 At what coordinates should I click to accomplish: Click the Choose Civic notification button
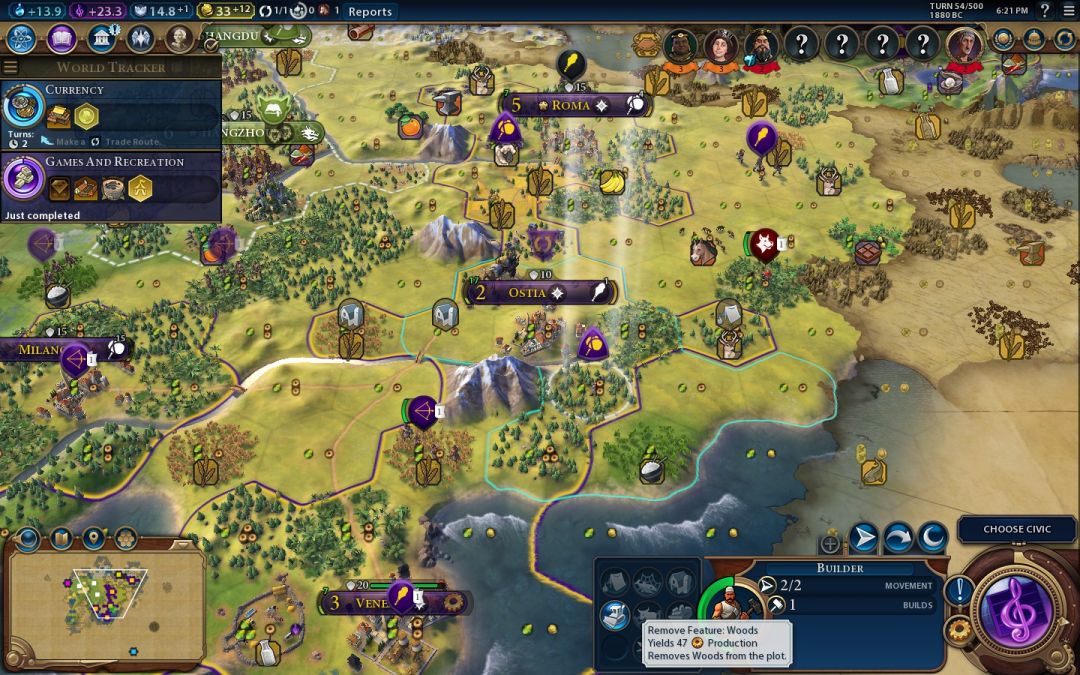(x=1017, y=529)
